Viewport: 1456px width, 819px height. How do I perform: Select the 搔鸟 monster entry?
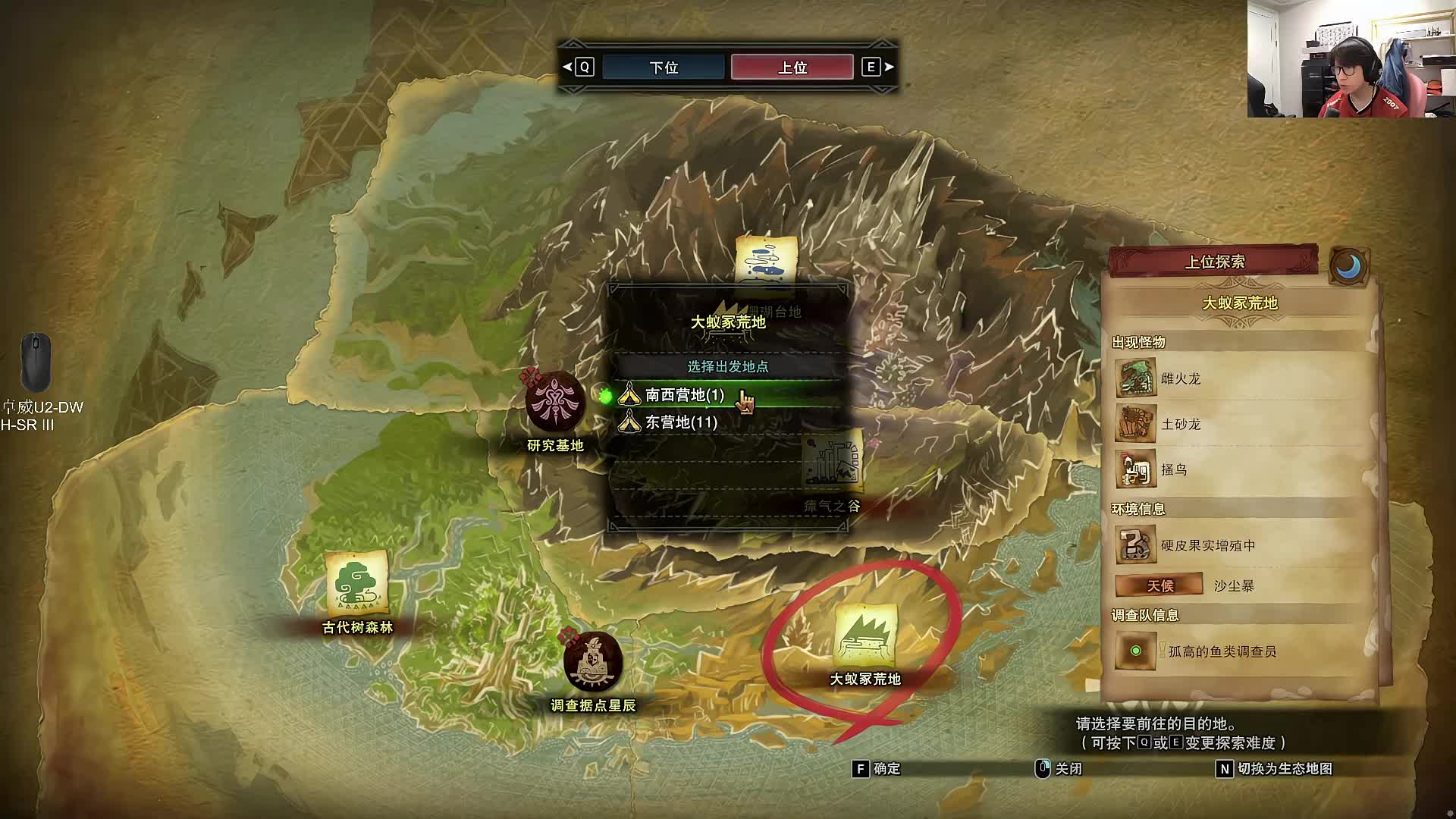pyautogui.click(x=1172, y=469)
